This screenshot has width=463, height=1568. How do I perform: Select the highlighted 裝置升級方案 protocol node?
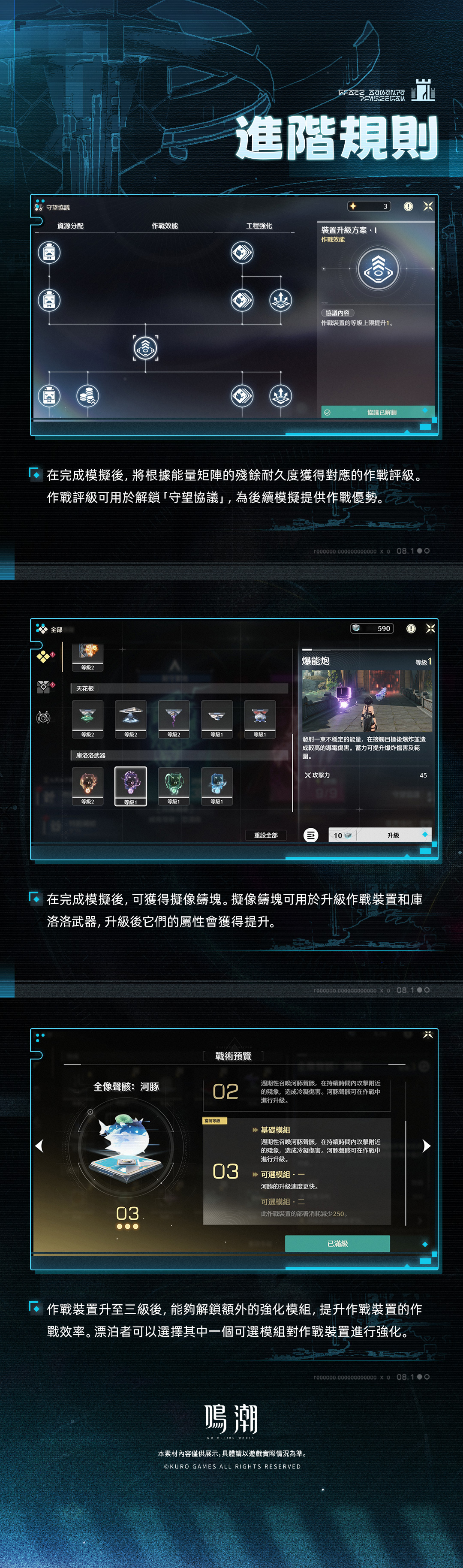pos(145,347)
